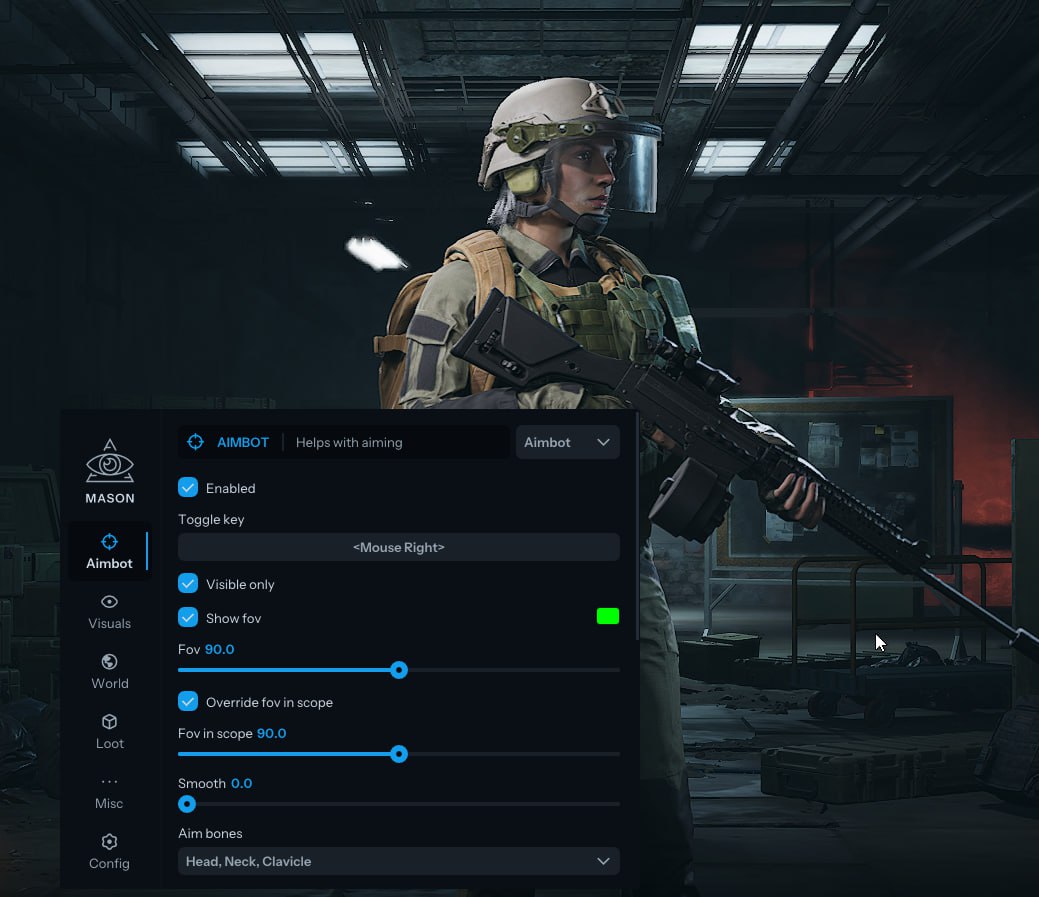The height and width of the screenshot is (897, 1039).
Task: Switch to the Visuals tab
Action: (109, 611)
